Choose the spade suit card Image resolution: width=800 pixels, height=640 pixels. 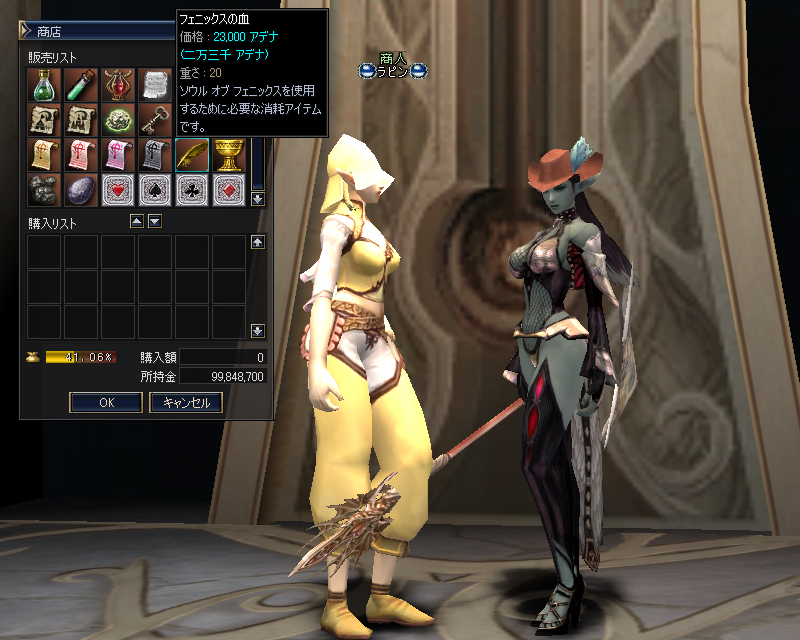point(155,190)
